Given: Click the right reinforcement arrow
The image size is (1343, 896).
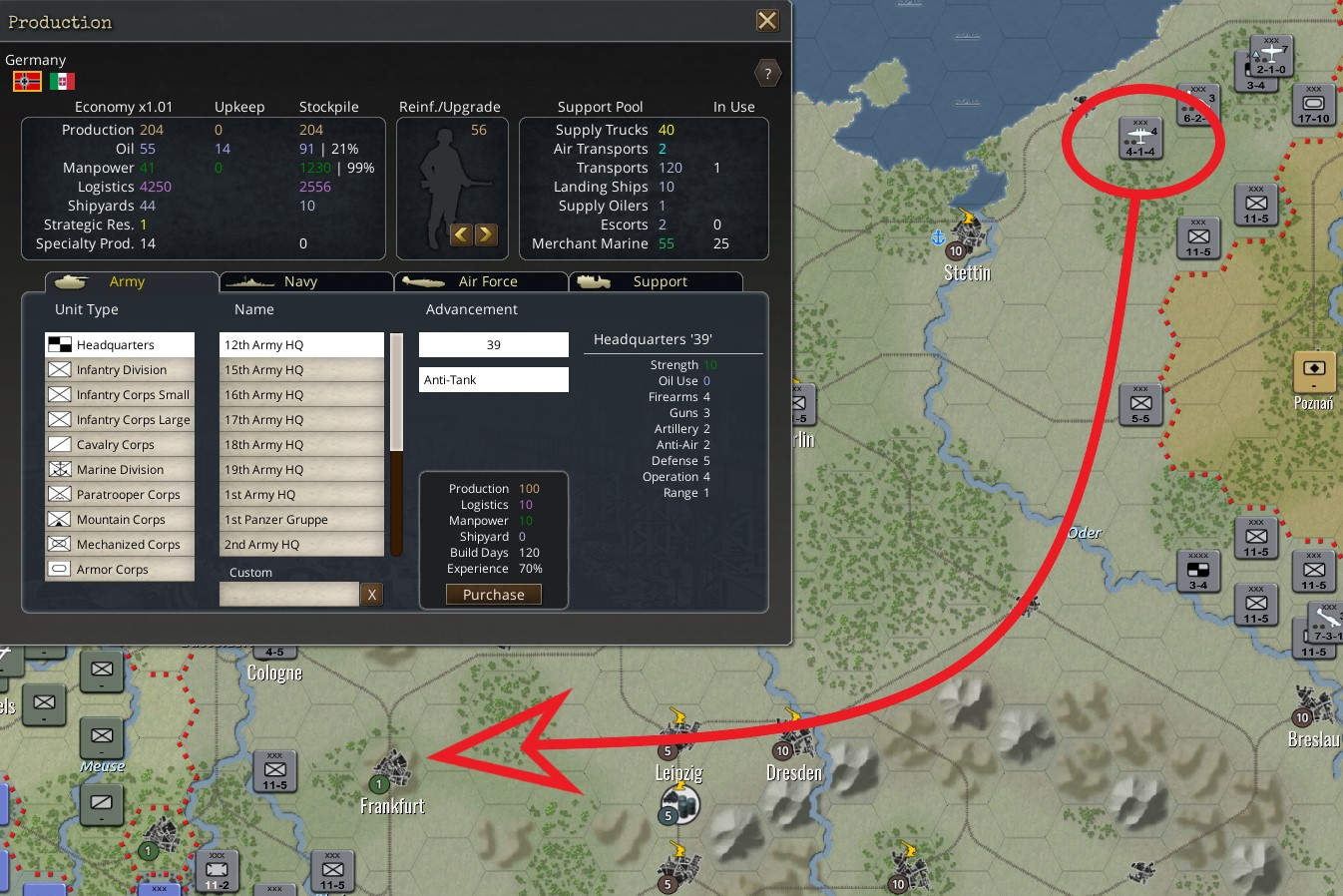Looking at the screenshot, I should tap(486, 234).
